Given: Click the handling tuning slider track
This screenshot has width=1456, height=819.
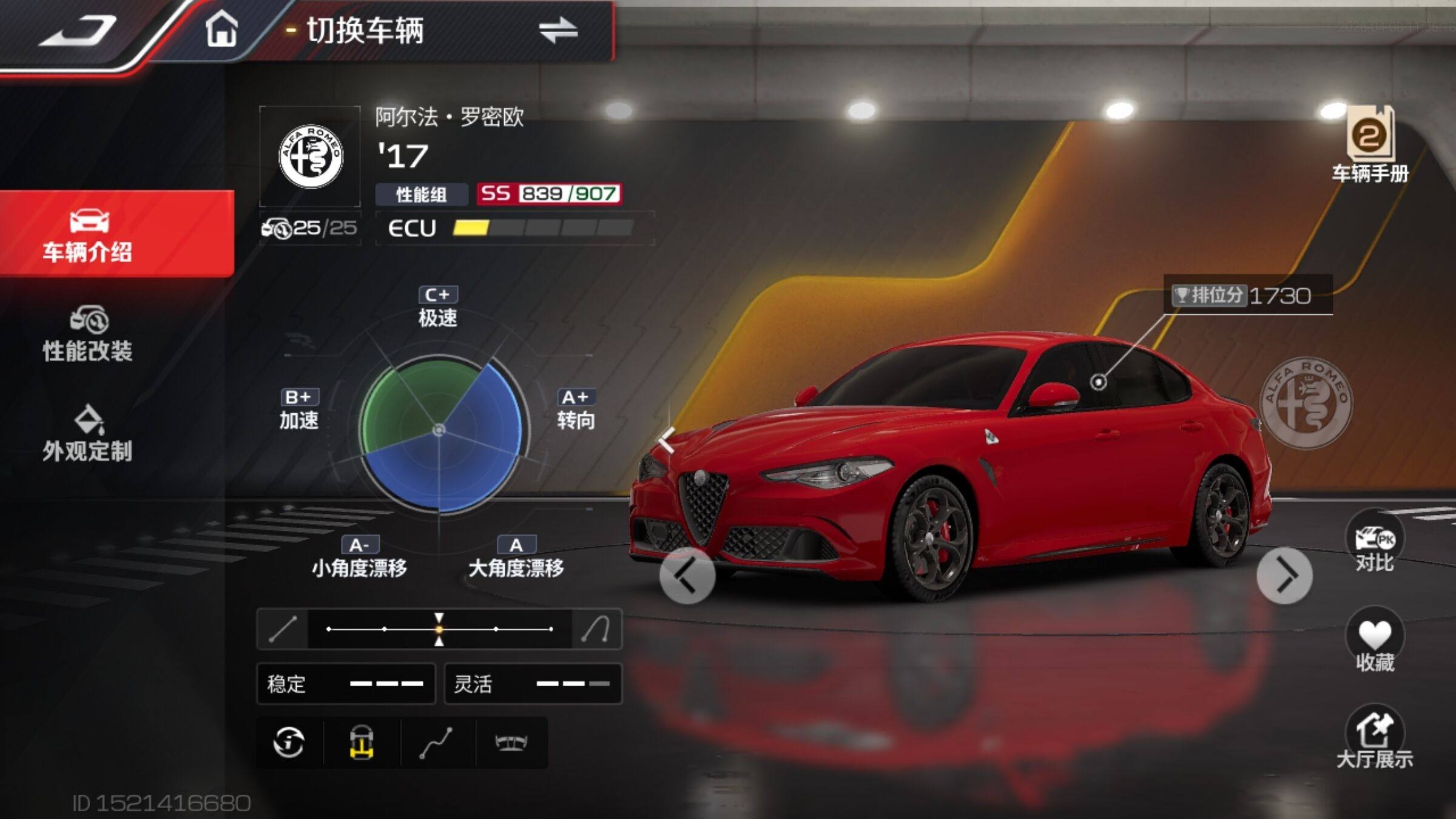Looking at the screenshot, I should [439, 629].
